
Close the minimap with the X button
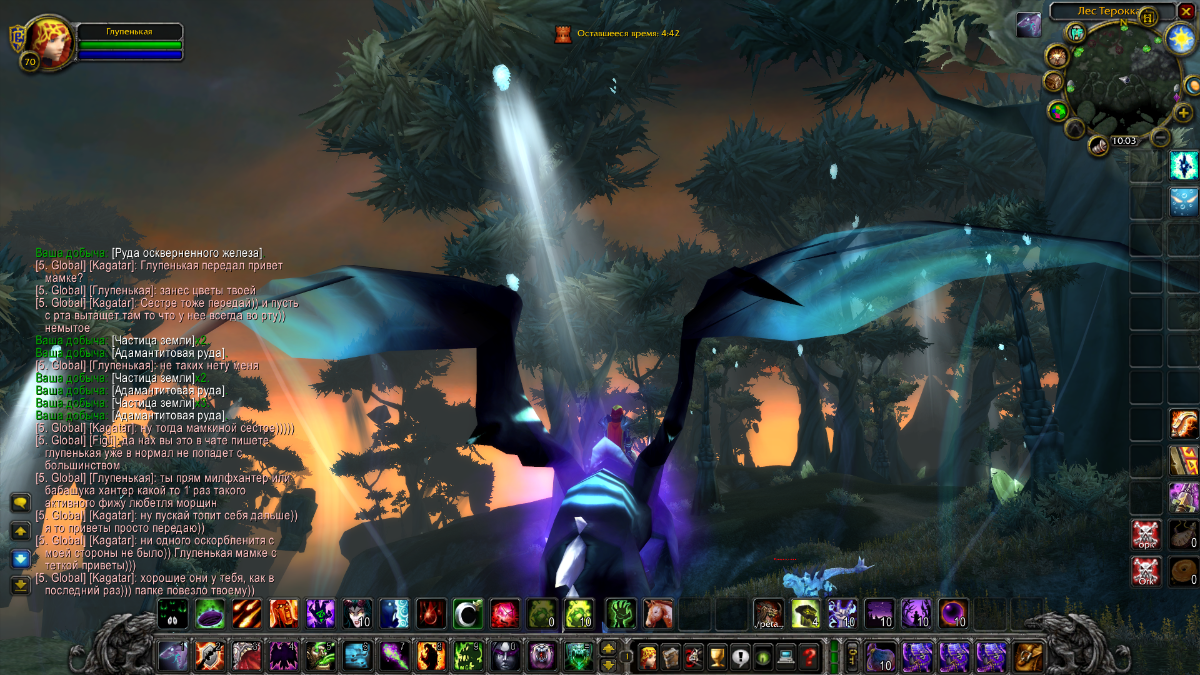(1186, 11)
